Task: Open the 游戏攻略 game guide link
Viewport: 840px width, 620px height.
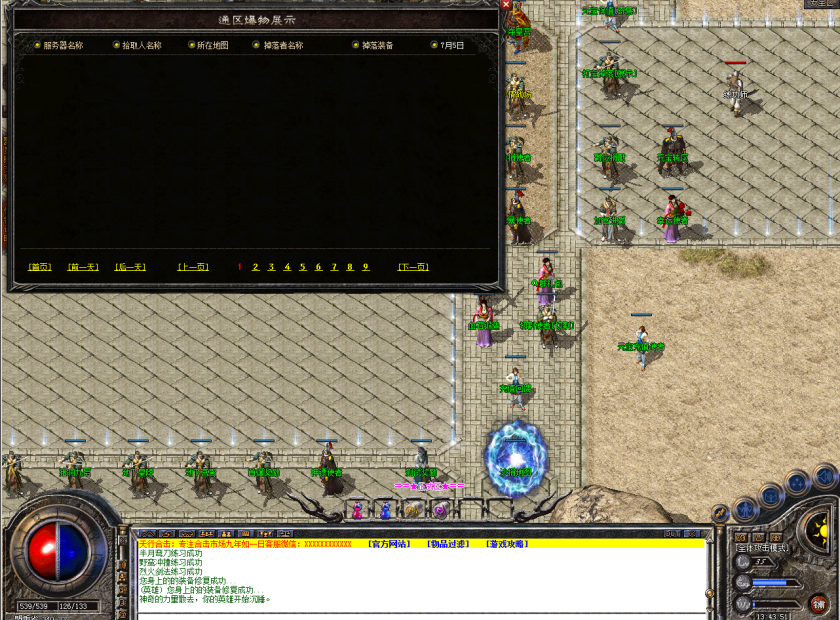Action: point(507,544)
